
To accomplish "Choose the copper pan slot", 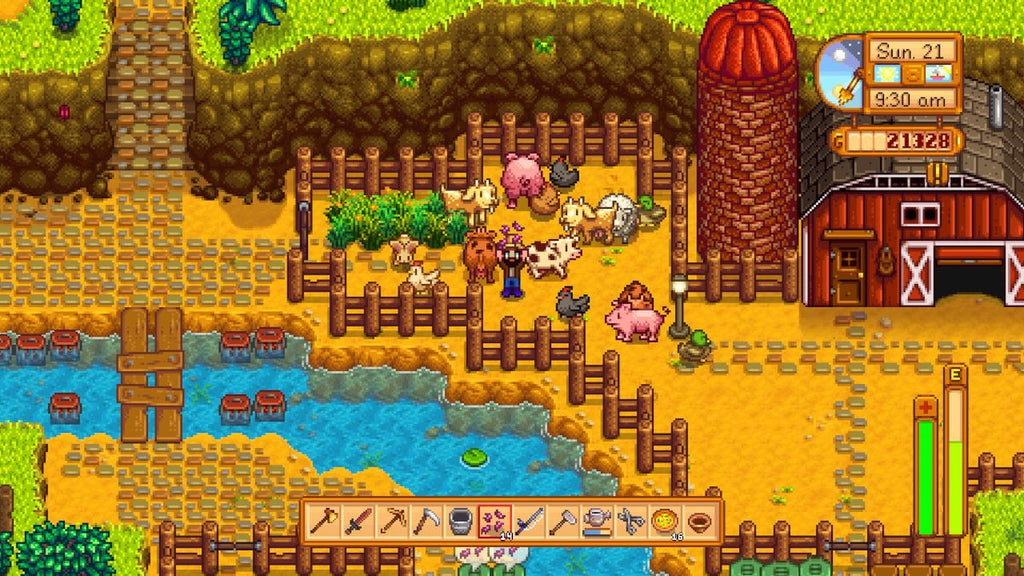I will click(699, 521).
